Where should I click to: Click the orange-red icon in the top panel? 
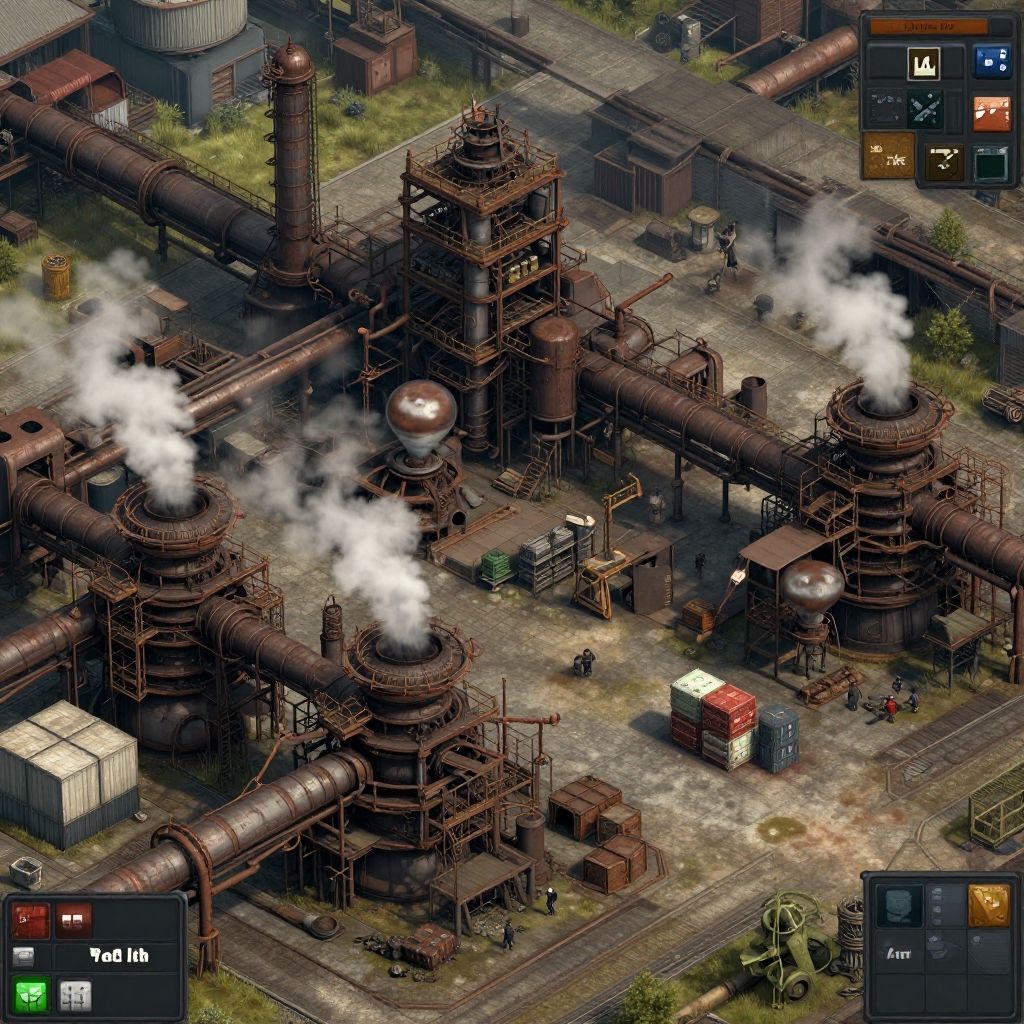(990, 113)
